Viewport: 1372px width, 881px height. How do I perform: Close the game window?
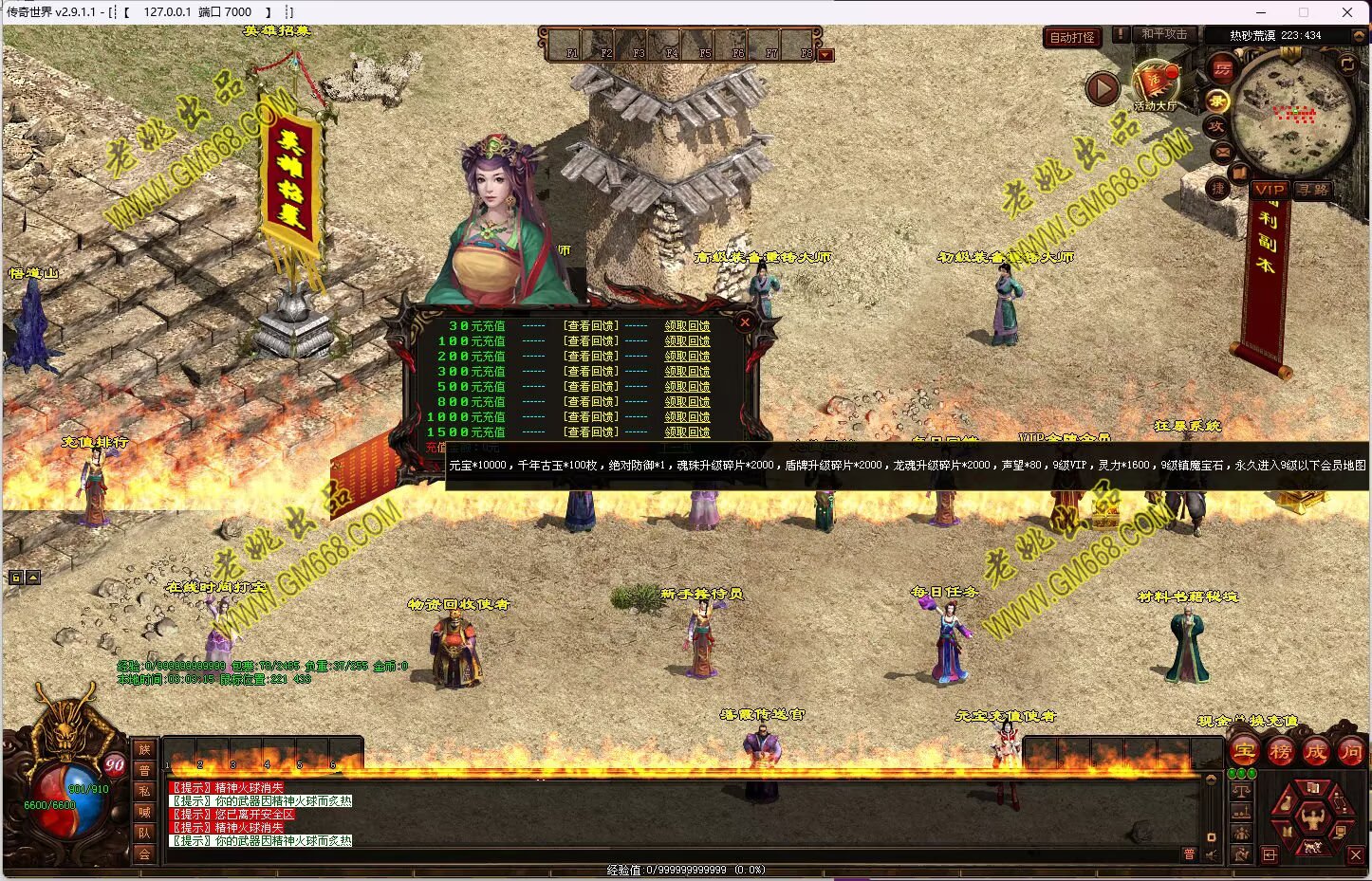coord(1347,12)
